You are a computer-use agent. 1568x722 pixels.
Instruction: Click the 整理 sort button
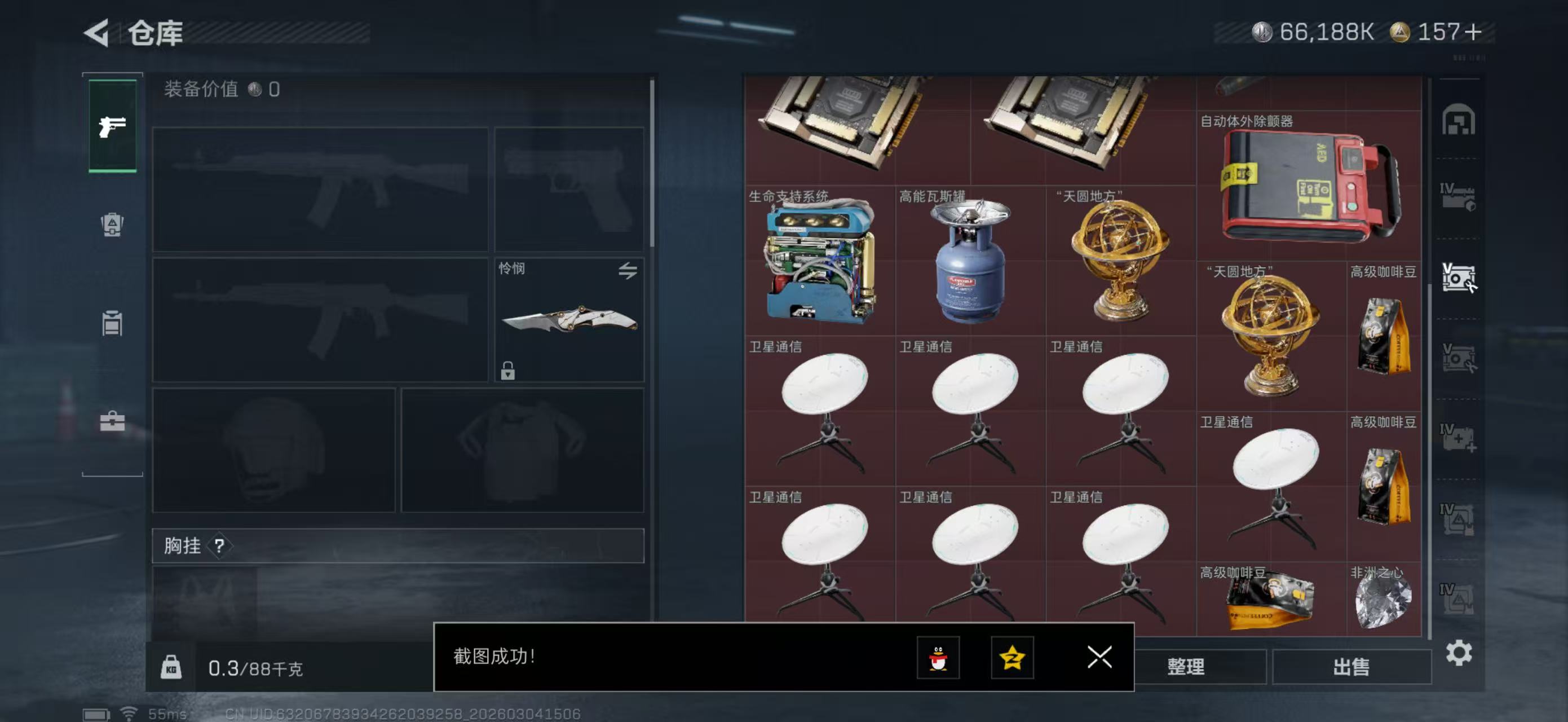point(1186,667)
